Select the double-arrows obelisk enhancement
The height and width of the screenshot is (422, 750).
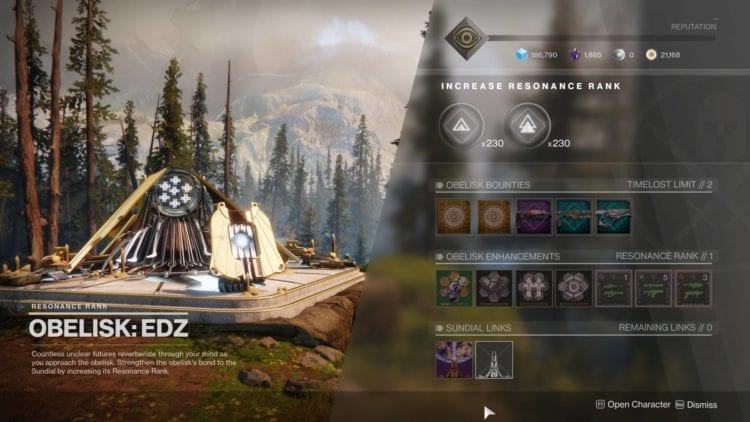(533, 287)
